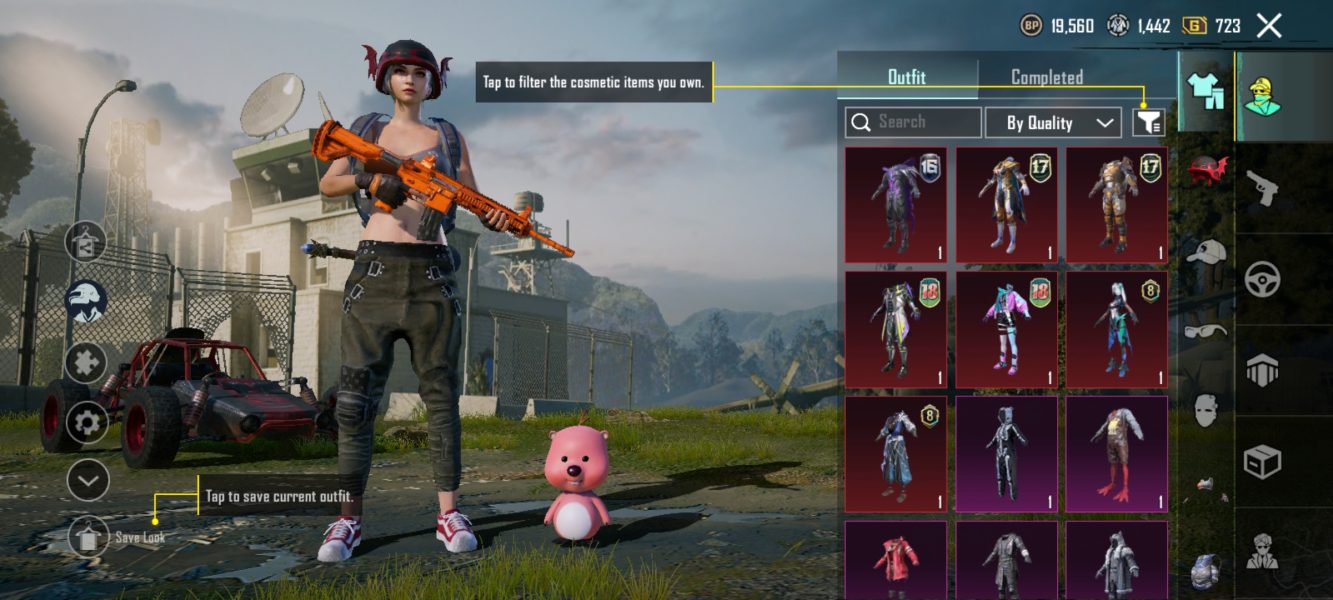Open the crate box section
The image size is (1333, 600).
(x=1263, y=462)
